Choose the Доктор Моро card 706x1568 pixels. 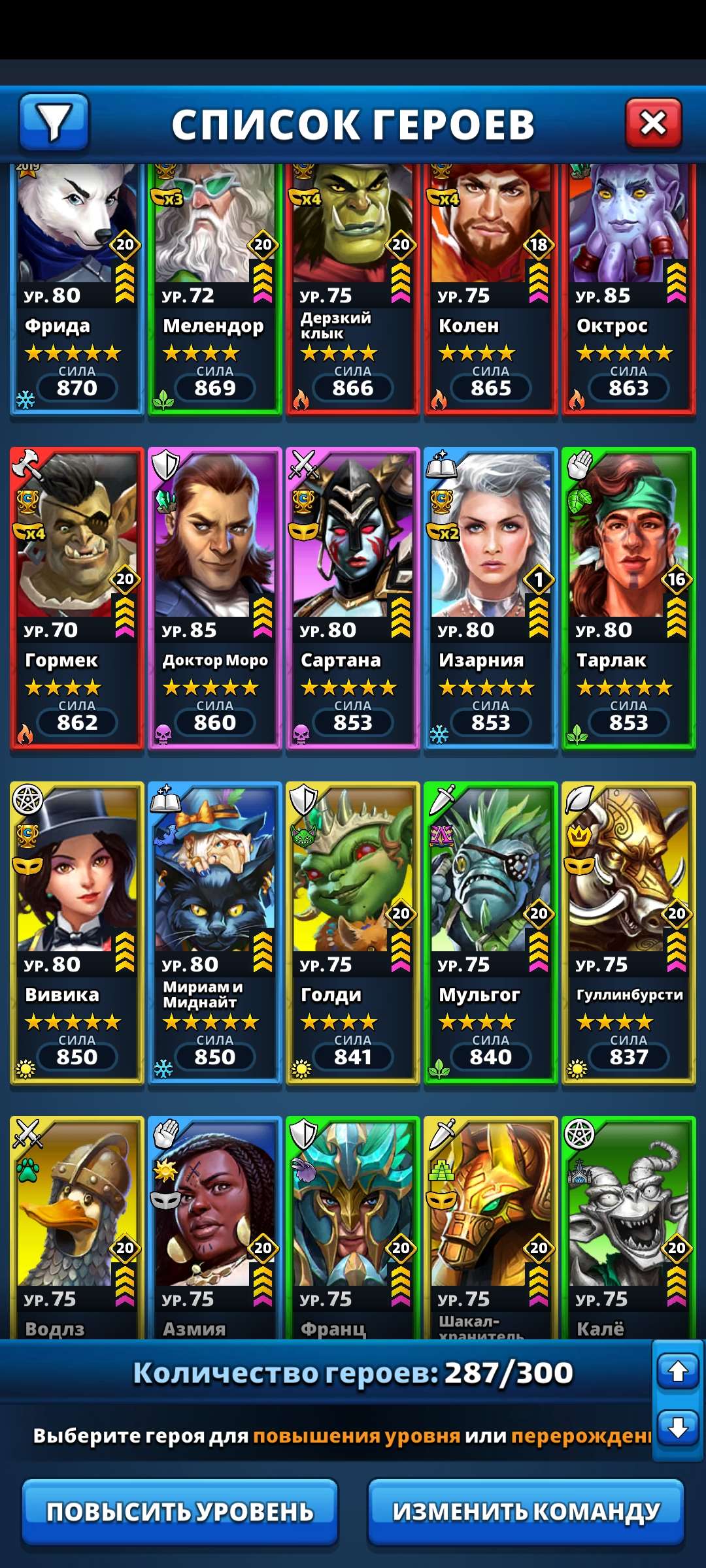pyautogui.click(x=214, y=598)
